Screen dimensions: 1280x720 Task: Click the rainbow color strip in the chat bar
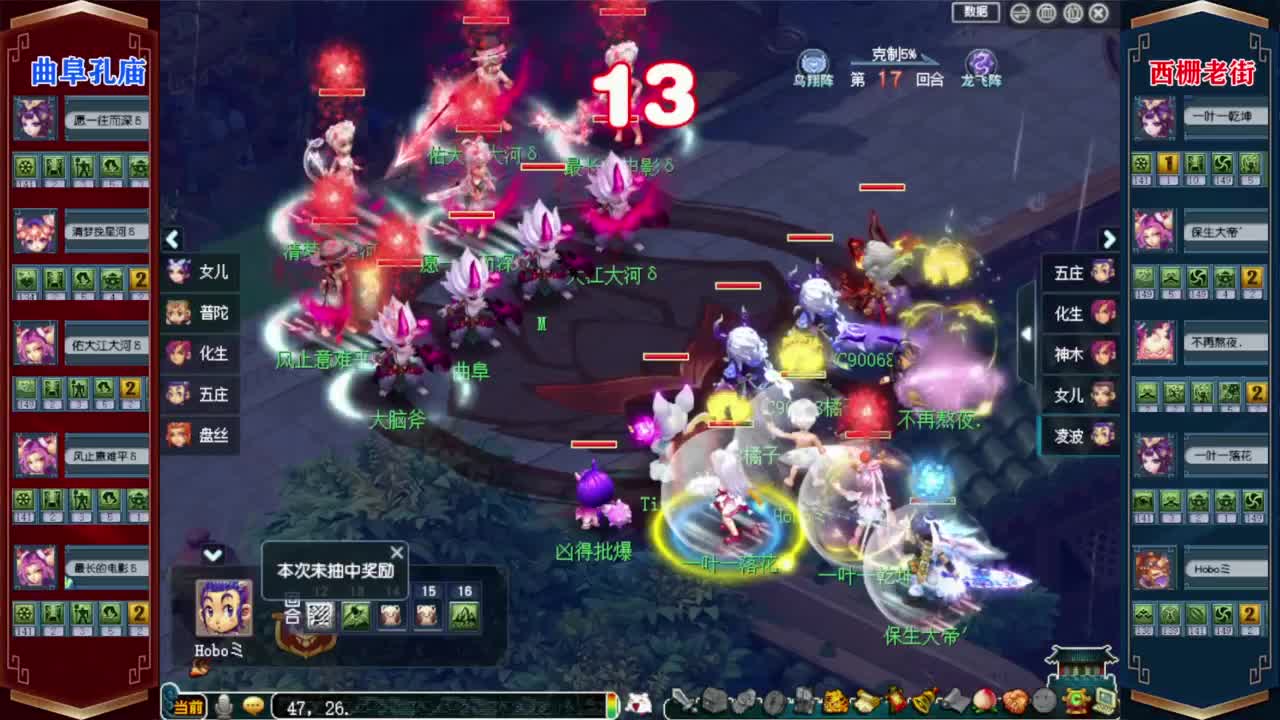tap(613, 706)
